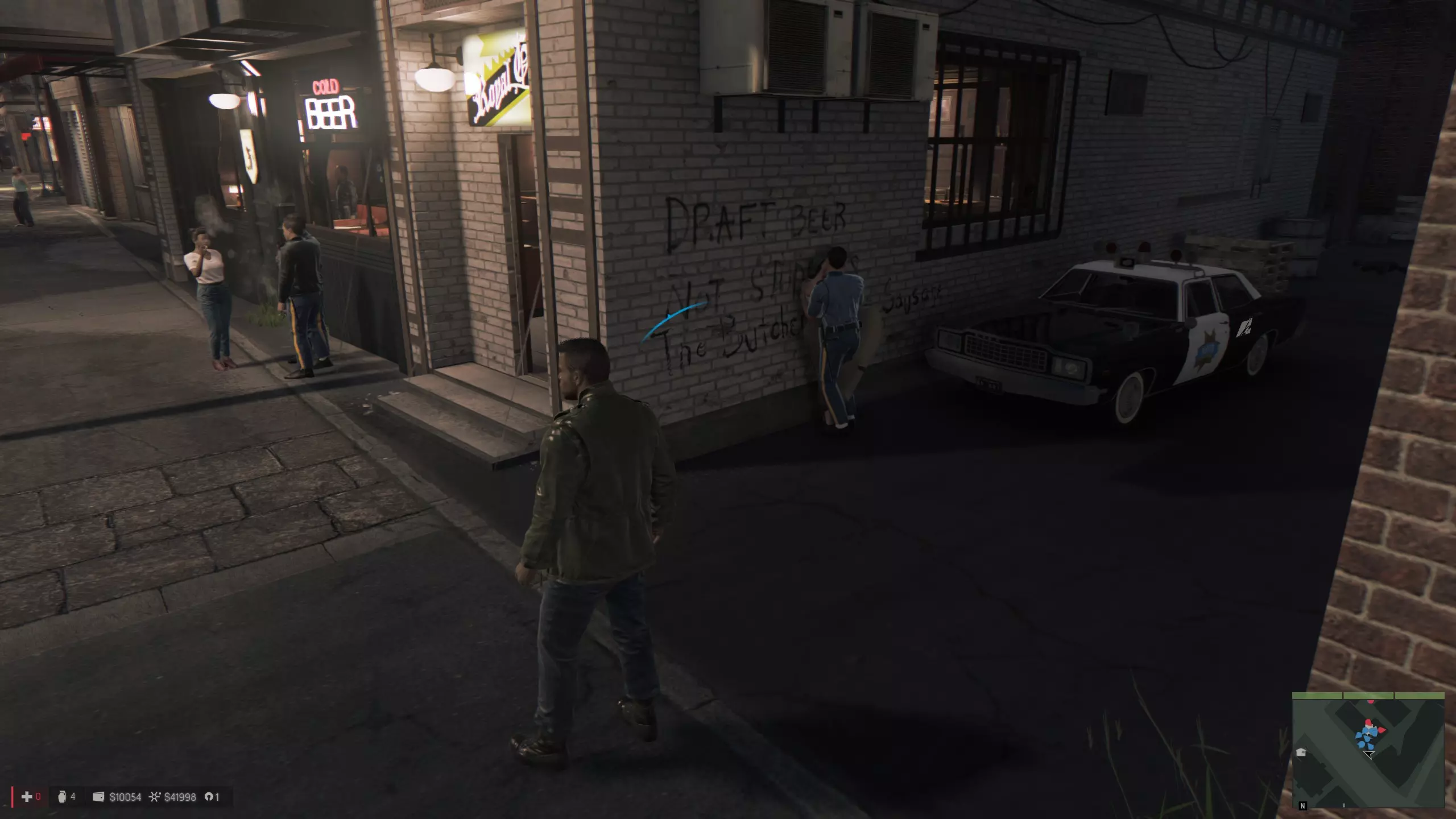Click the north compass N marker
Screen dimensions: 1456x819
[1303, 805]
